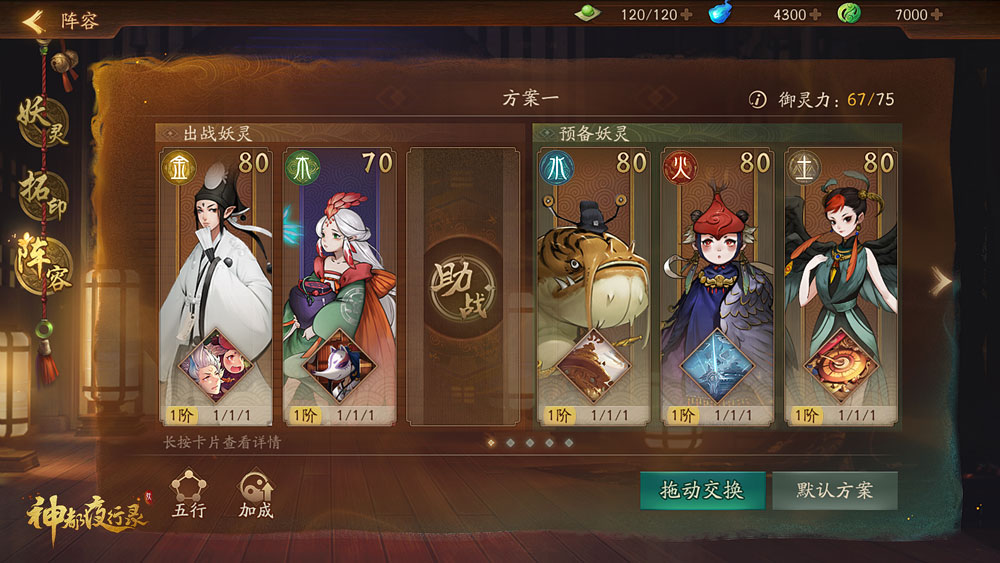Activate the 拖动交换 button
This screenshot has width=1000, height=563.
pyautogui.click(x=702, y=490)
